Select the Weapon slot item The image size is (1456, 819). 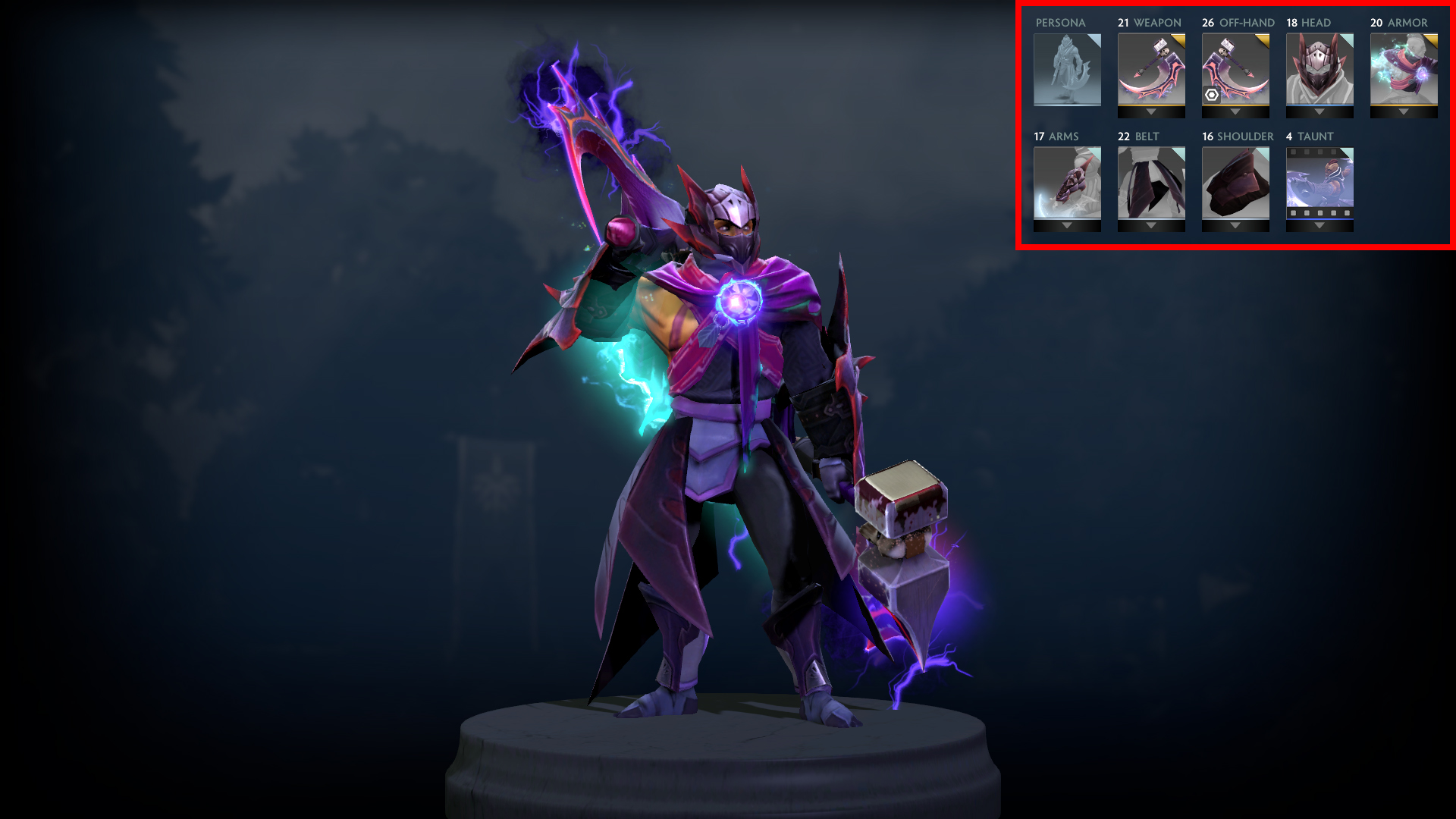[1151, 69]
